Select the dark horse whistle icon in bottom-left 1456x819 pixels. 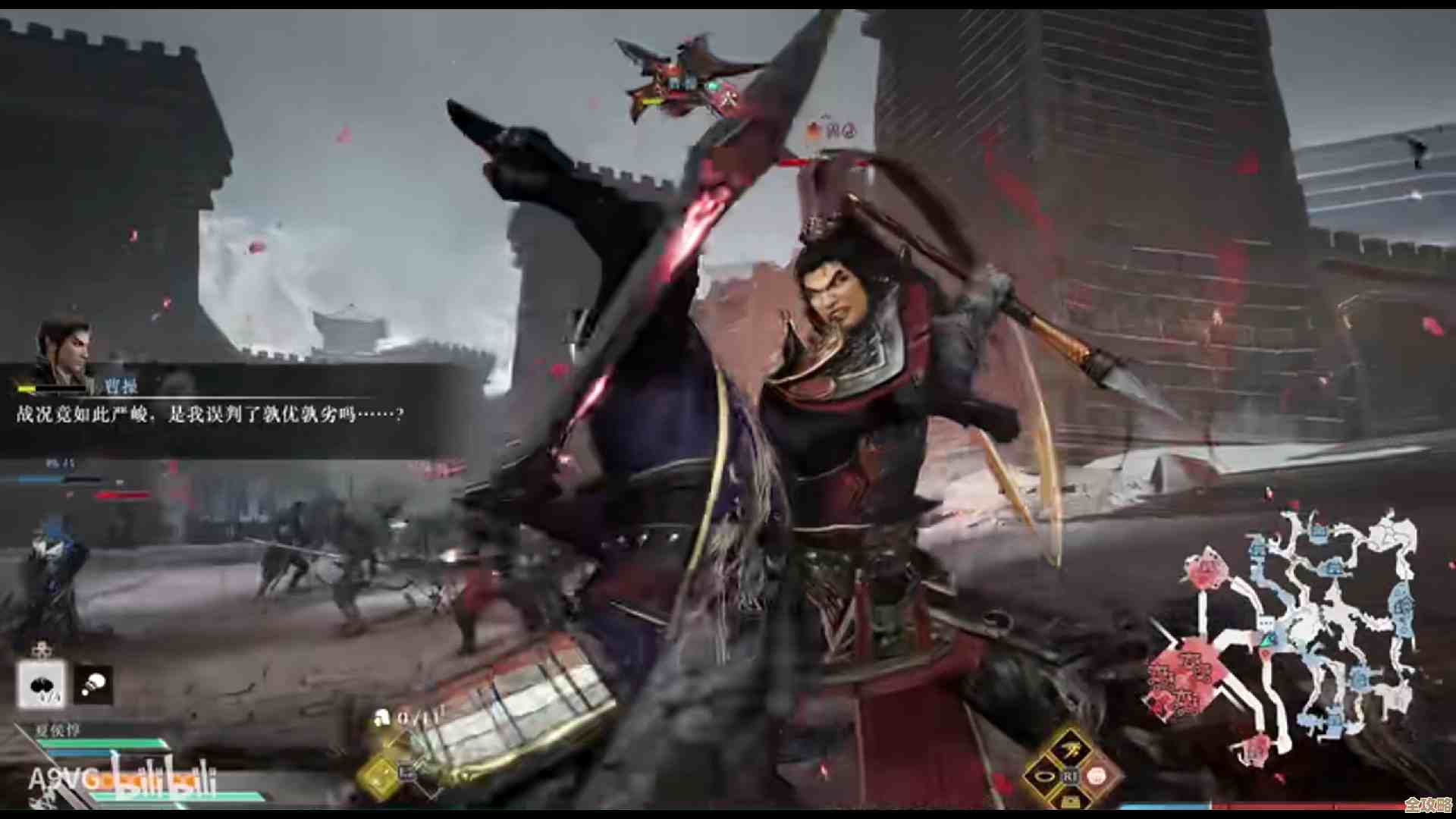pyautogui.click(x=93, y=685)
